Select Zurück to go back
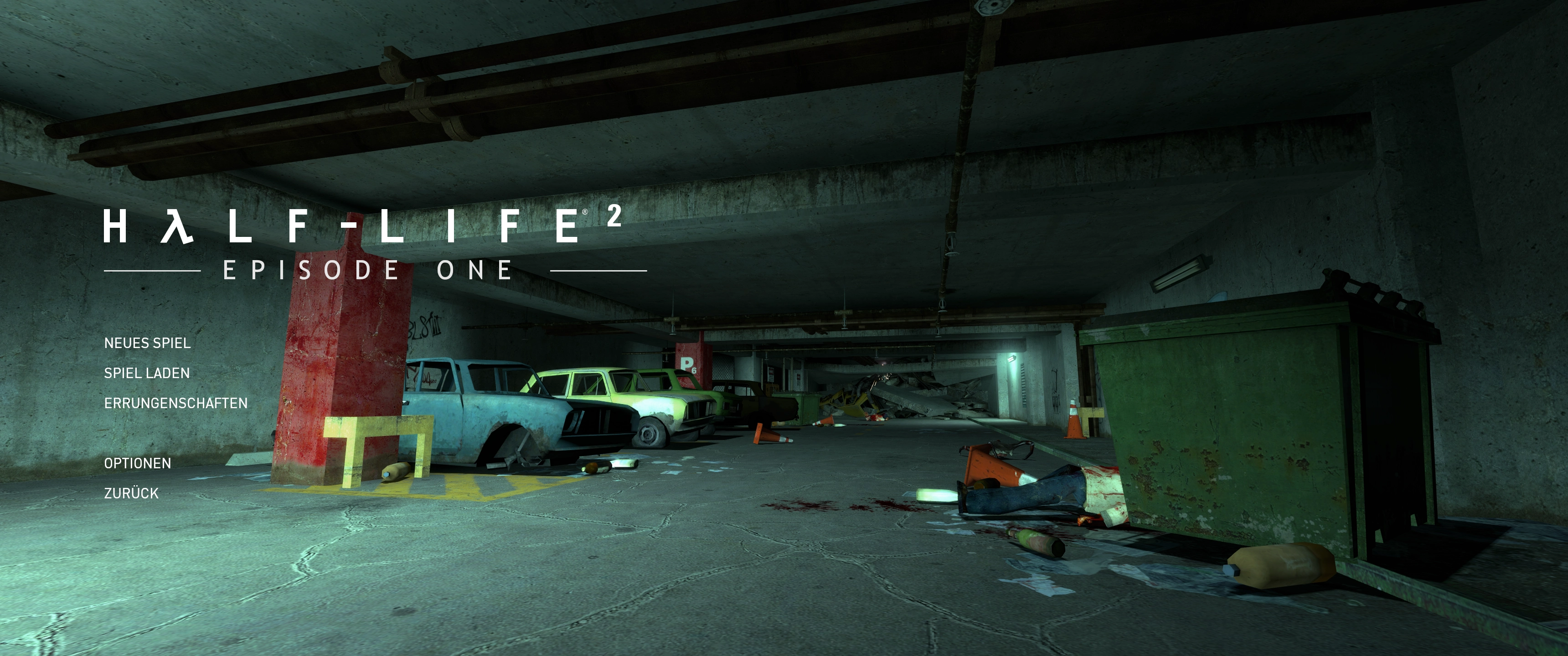 131,493
